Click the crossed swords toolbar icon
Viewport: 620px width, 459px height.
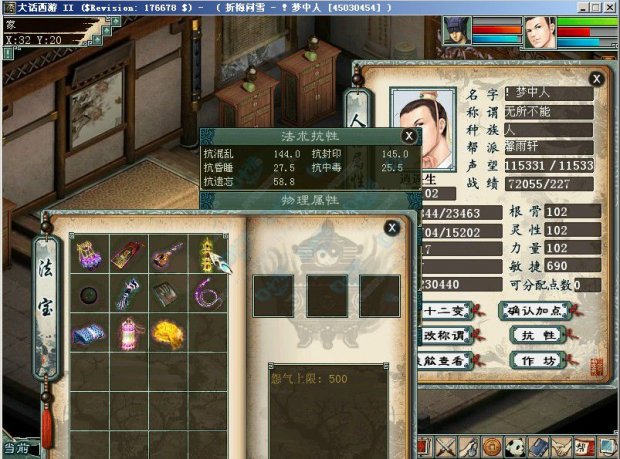[447, 447]
